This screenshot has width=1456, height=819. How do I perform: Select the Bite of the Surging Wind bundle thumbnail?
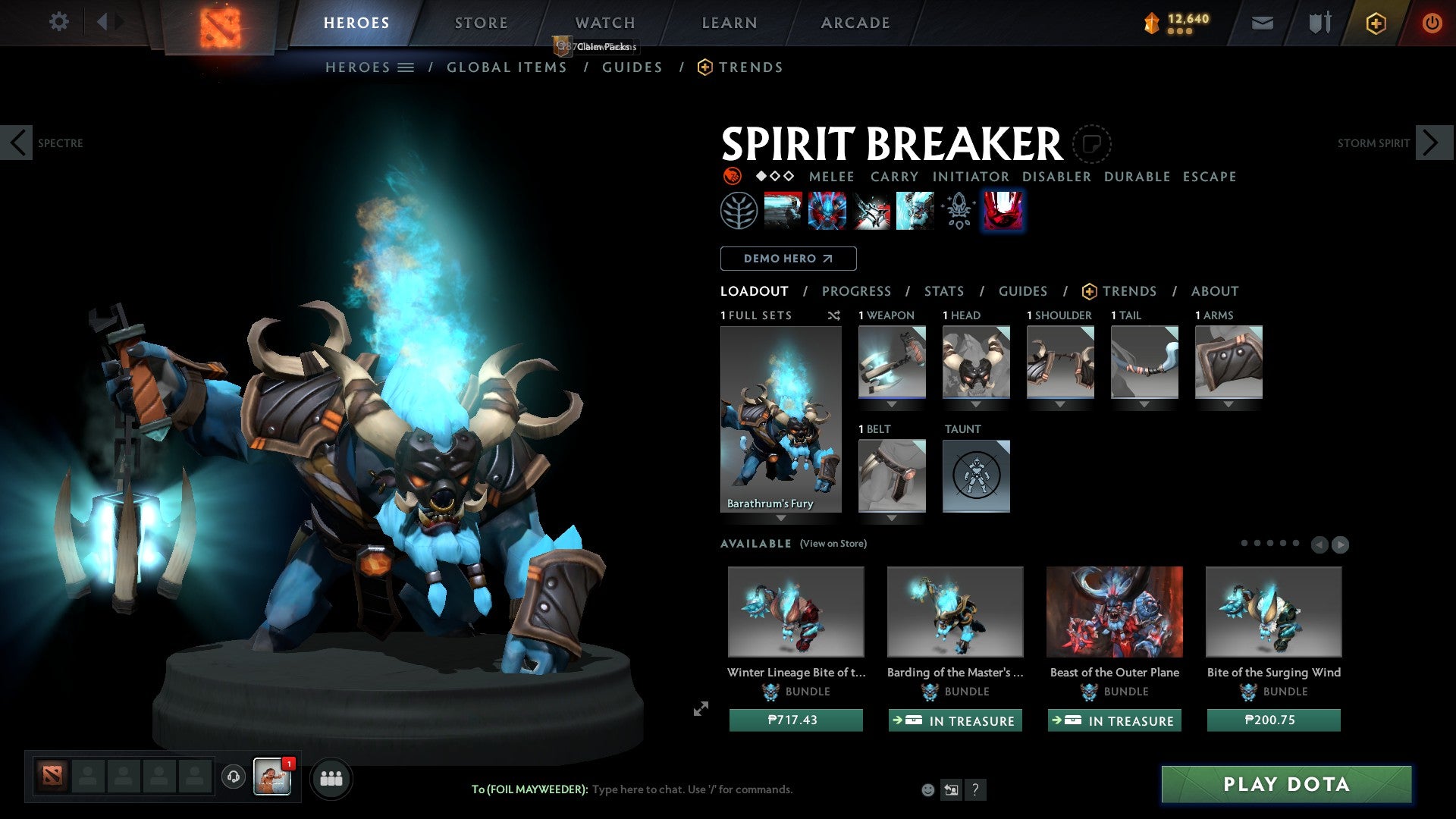click(1273, 611)
